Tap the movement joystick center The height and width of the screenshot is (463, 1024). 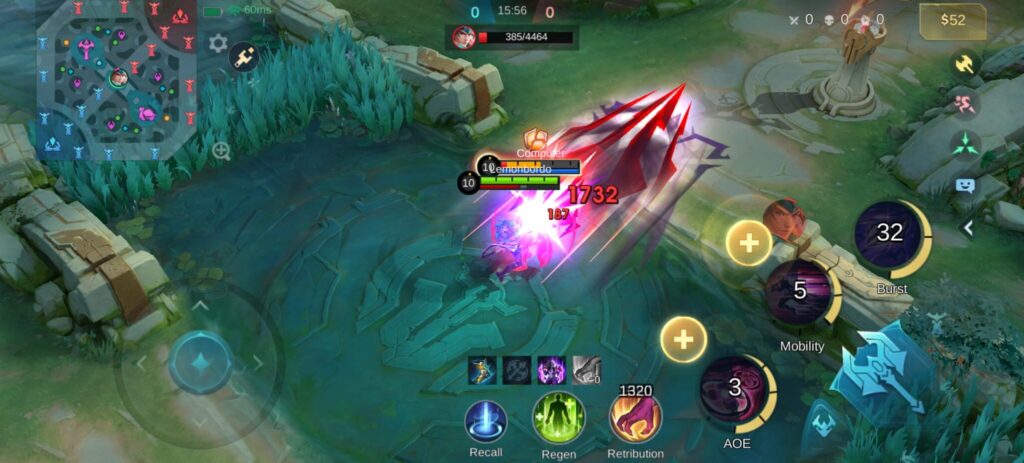click(200, 361)
